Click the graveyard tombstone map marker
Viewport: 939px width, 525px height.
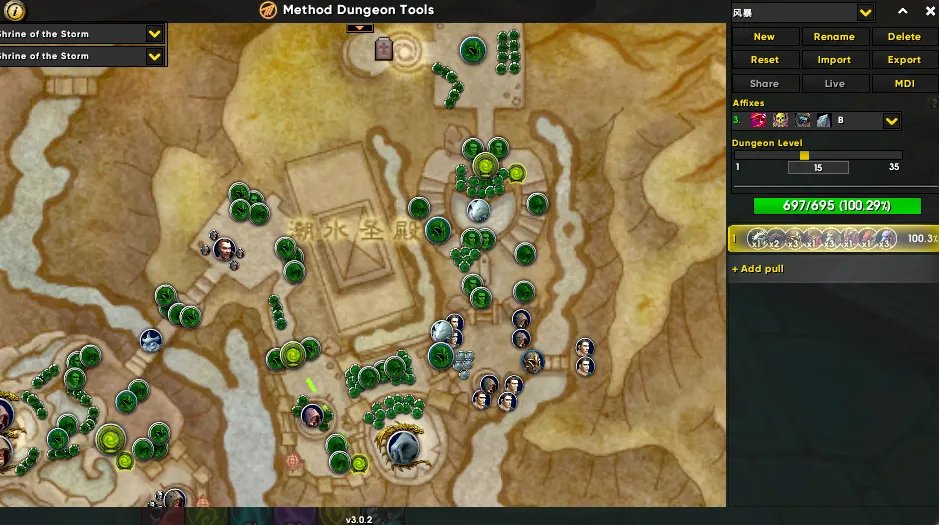pyautogui.click(x=384, y=49)
